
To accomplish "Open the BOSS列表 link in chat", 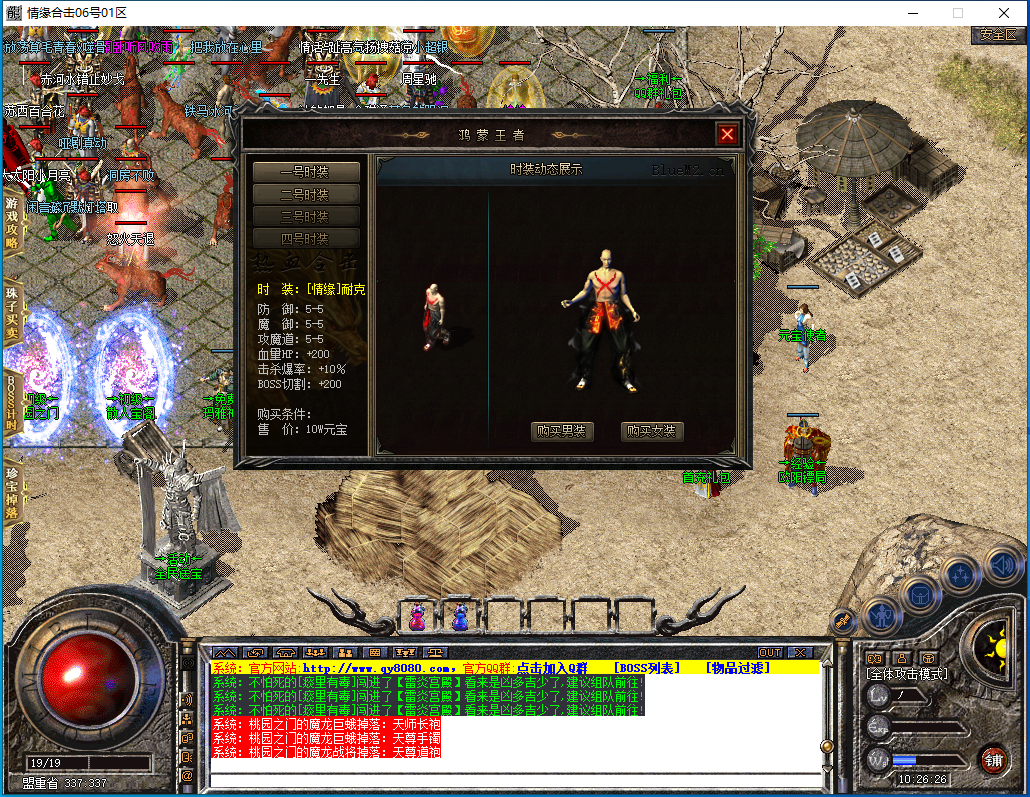I will pyautogui.click(x=646, y=667).
